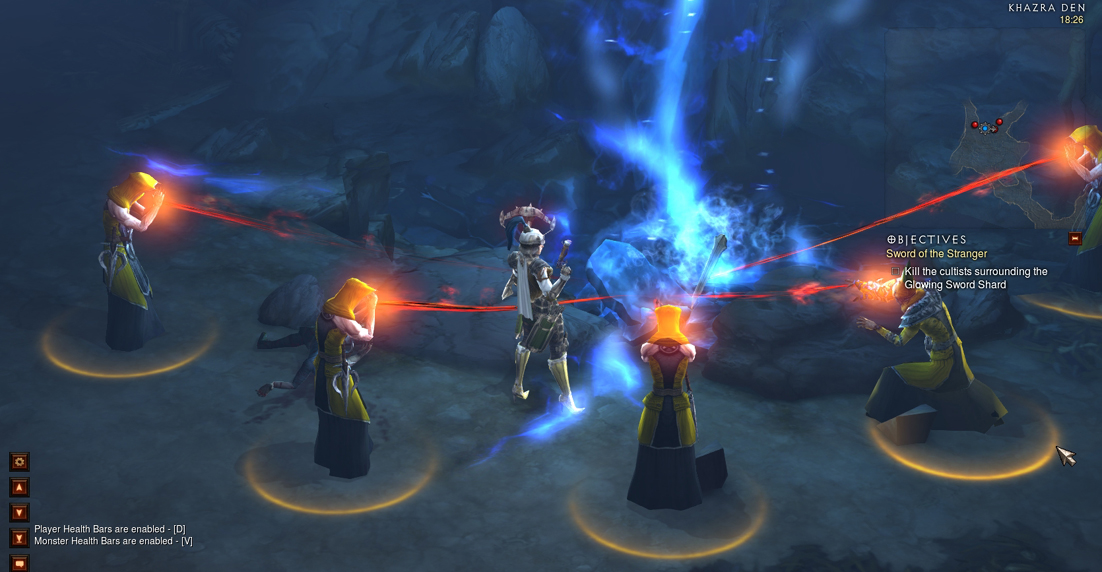The width and height of the screenshot is (1102, 572).
Task: Click the cultists objective checkbox
Action: click(896, 271)
